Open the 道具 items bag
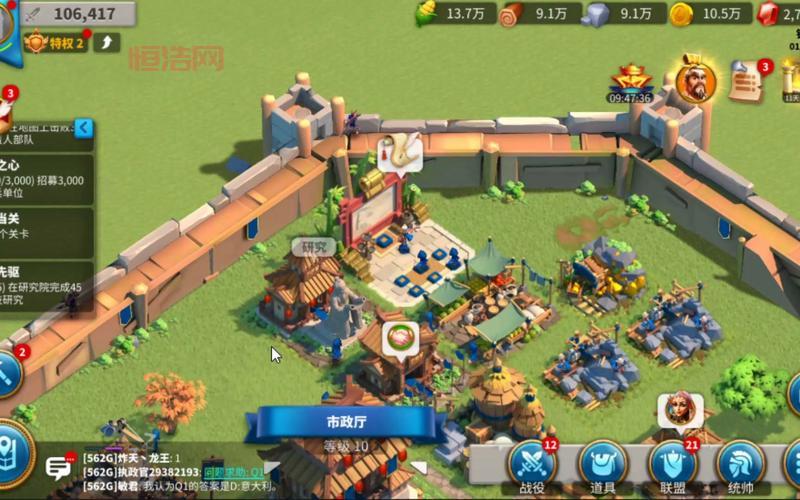 pos(602,464)
